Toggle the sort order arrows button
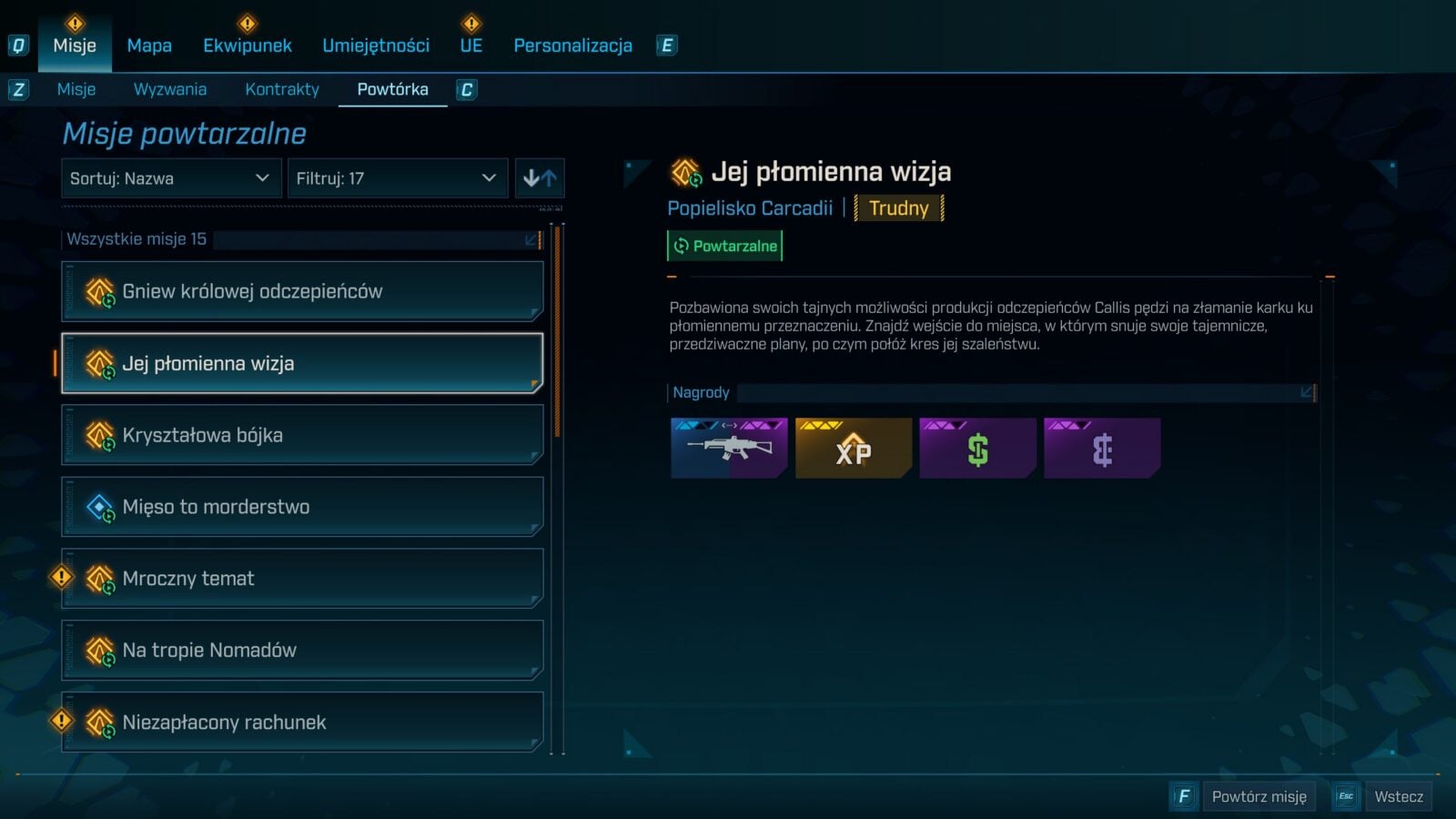 pyautogui.click(x=540, y=178)
